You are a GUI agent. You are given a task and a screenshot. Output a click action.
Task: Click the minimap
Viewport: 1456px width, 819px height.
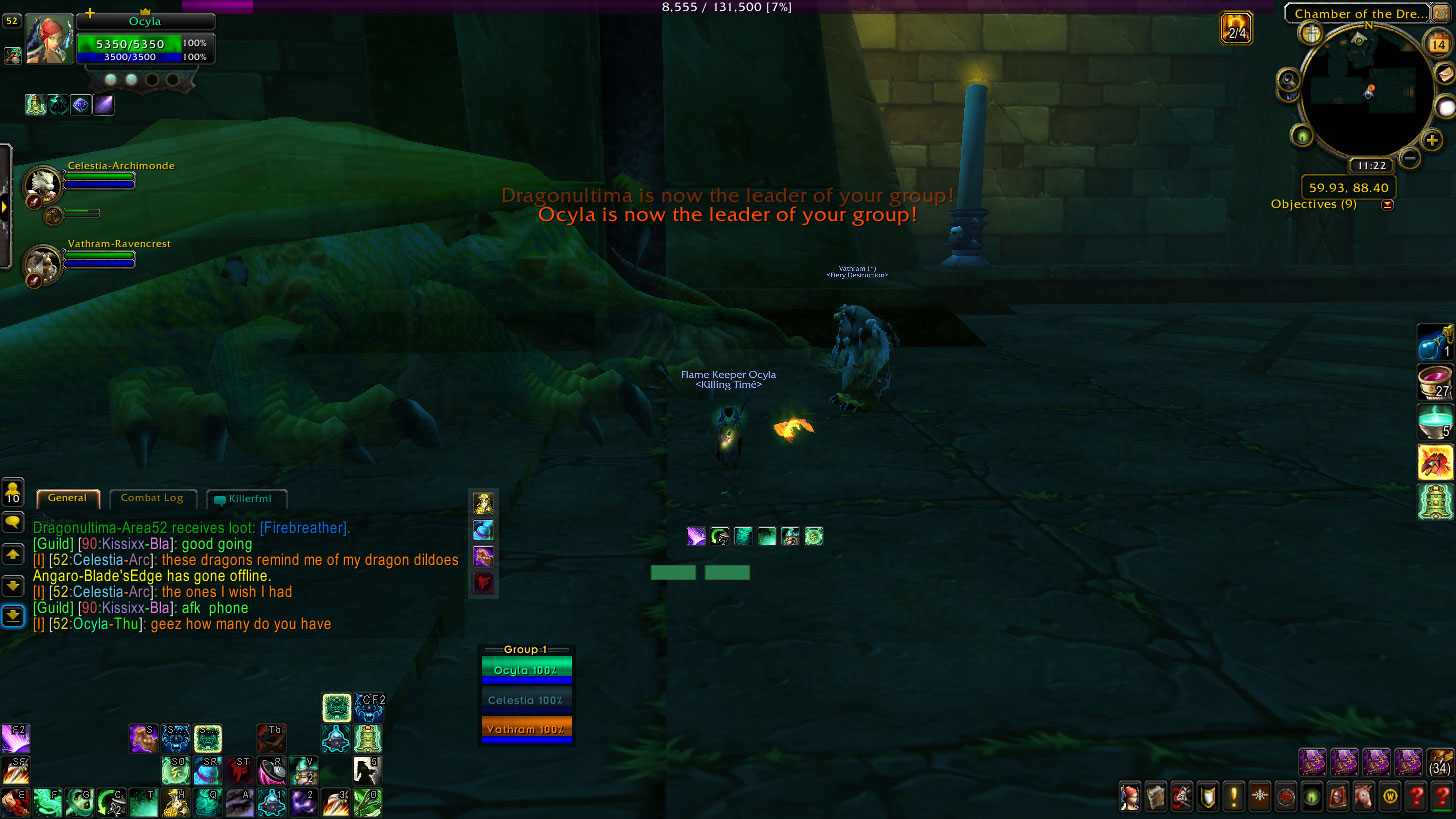coord(1367,95)
